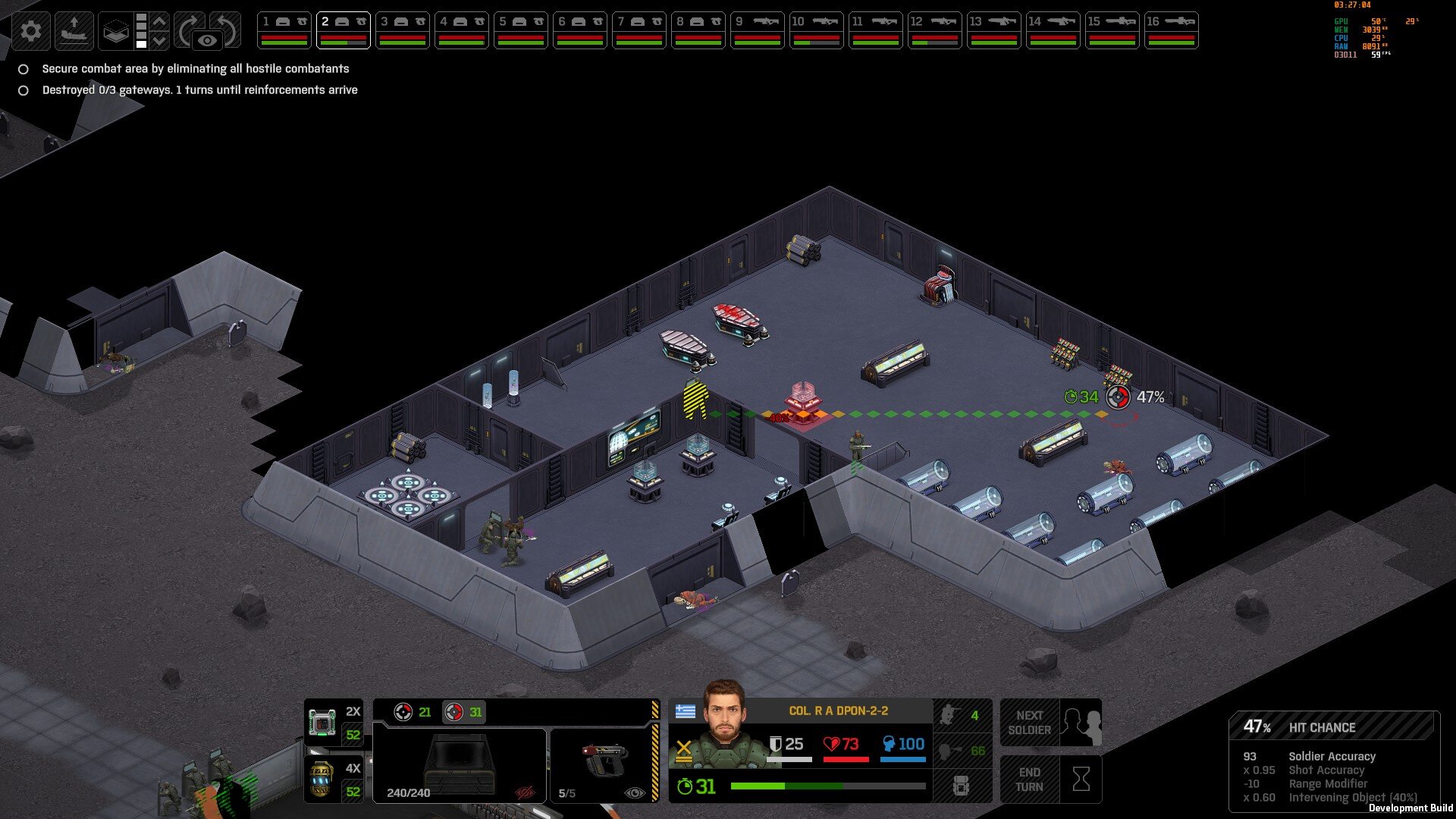Select the grenade quick slot
The width and height of the screenshot is (1456, 819).
click(x=333, y=779)
